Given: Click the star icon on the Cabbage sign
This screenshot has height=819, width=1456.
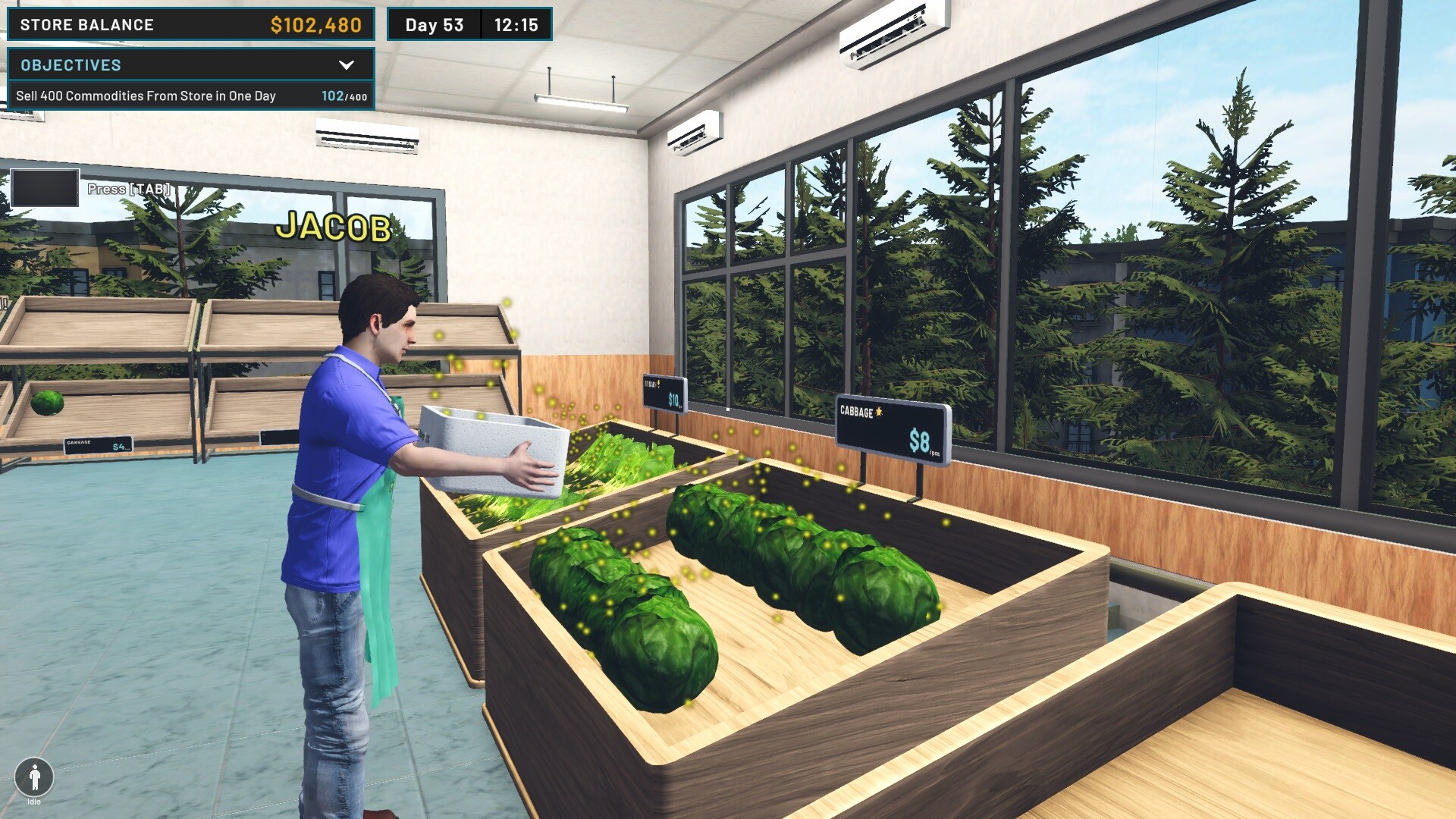Looking at the screenshot, I should point(878,412).
